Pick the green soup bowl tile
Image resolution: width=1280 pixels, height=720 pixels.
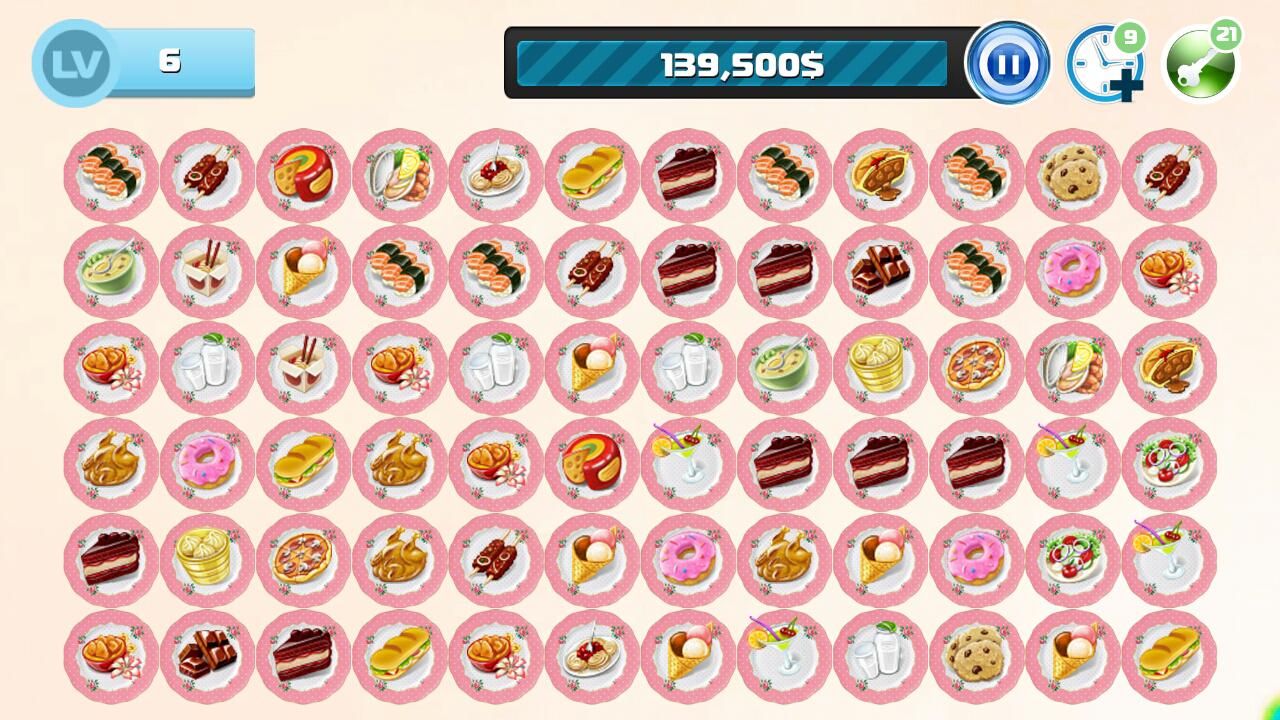110,272
